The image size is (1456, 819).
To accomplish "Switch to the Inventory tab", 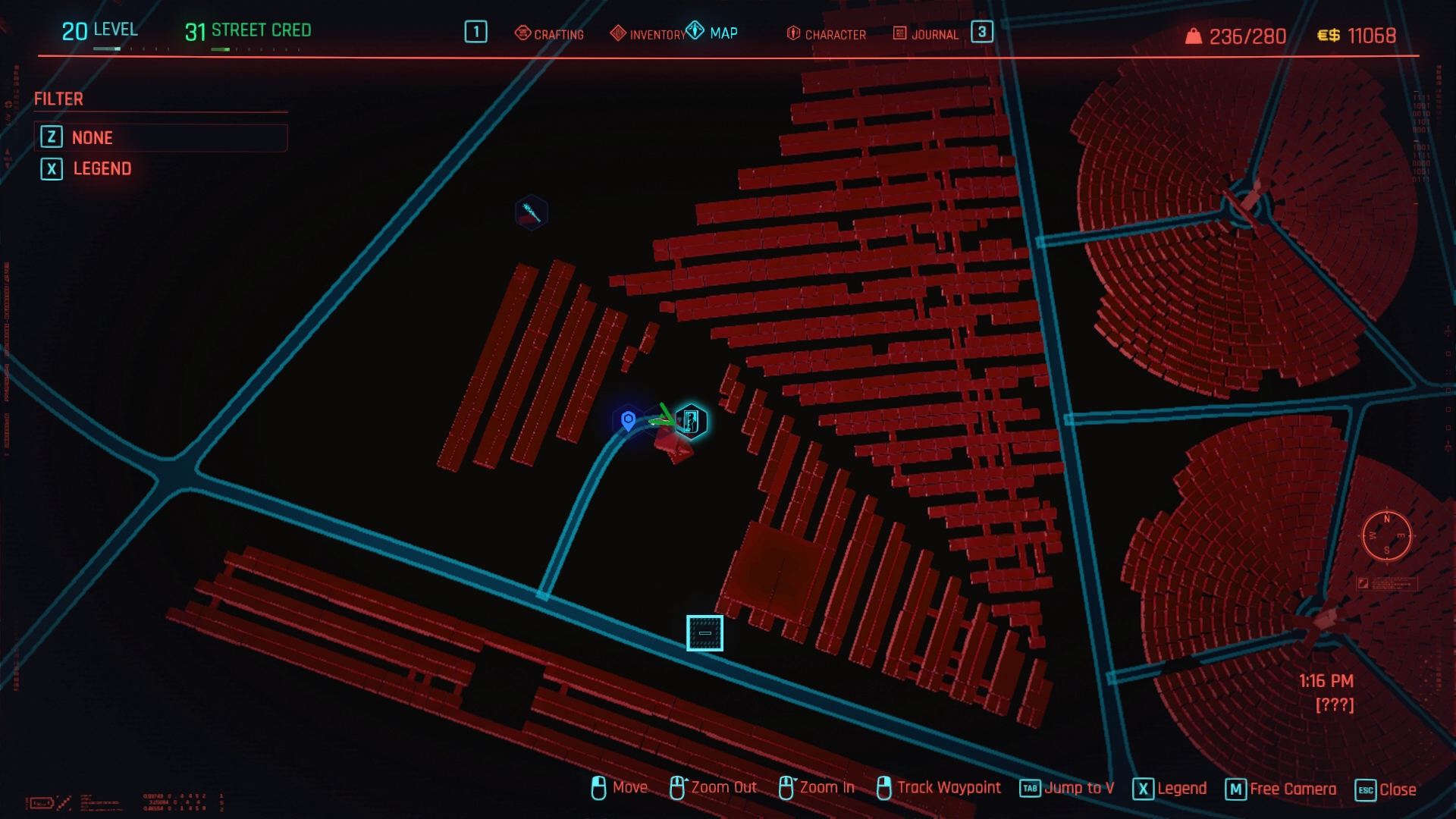I will pyautogui.click(x=648, y=34).
